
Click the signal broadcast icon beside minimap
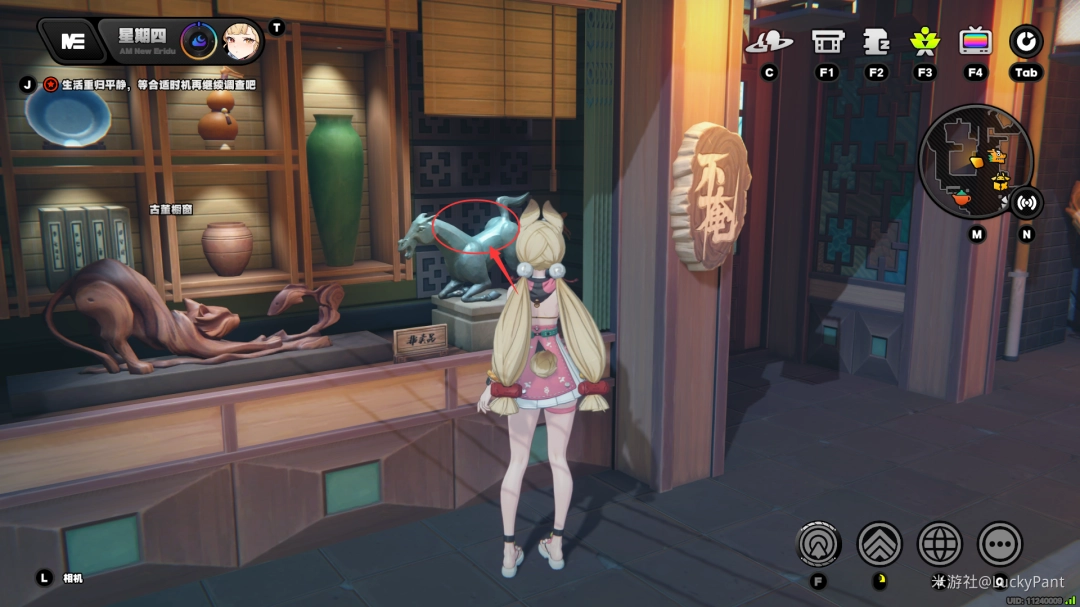1025,202
